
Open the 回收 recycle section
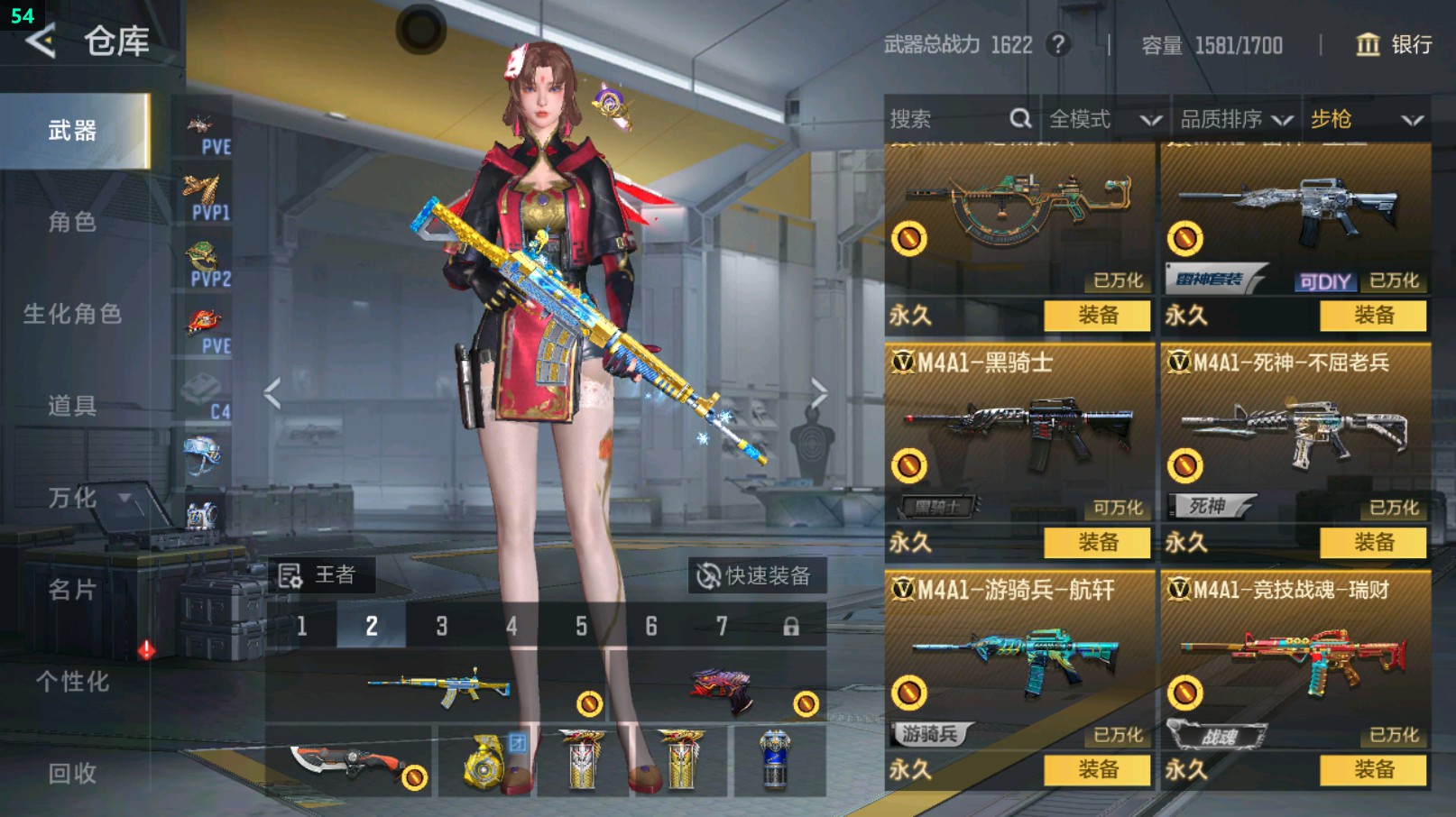tap(72, 774)
